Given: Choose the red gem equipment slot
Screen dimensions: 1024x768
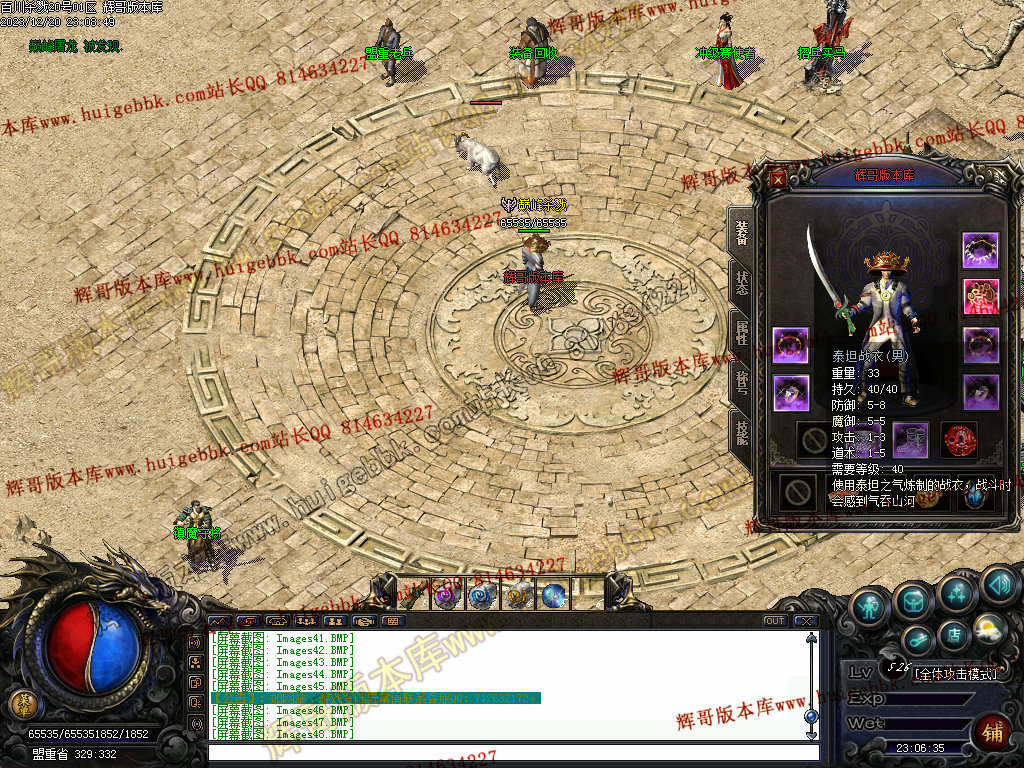Looking at the screenshot, I should coord(959,439).
